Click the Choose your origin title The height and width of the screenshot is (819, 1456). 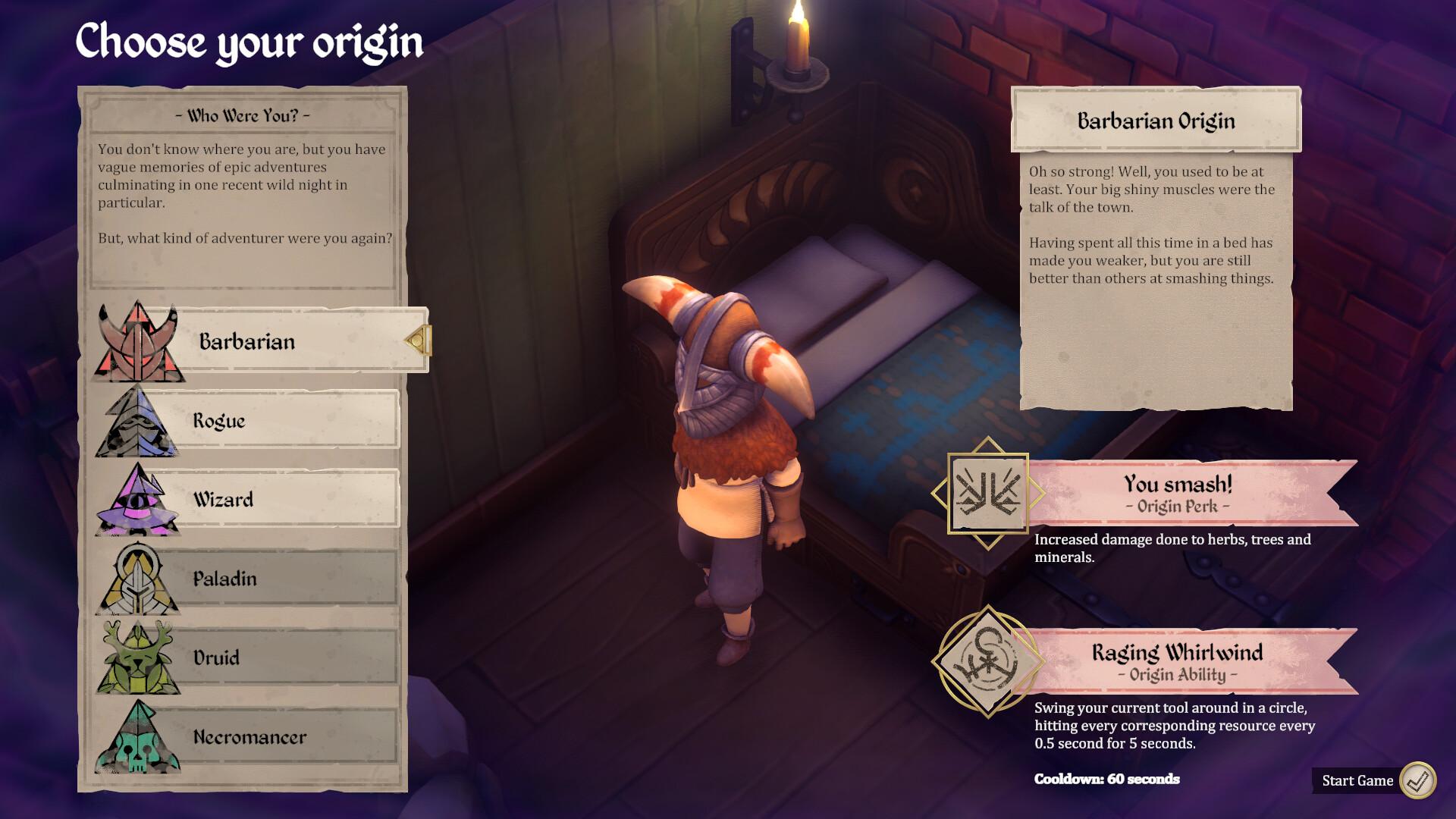coord(249,42)
